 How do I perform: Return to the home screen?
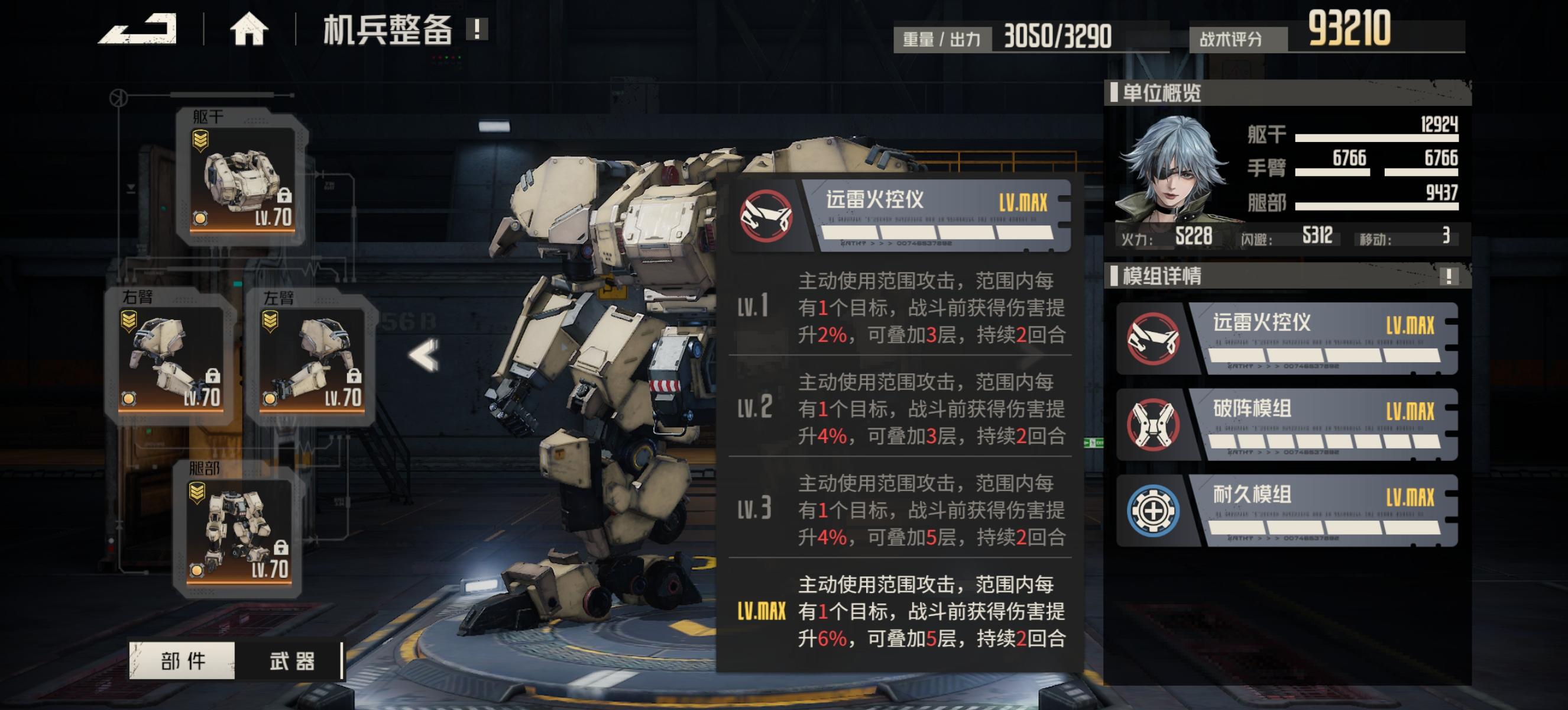248,29
